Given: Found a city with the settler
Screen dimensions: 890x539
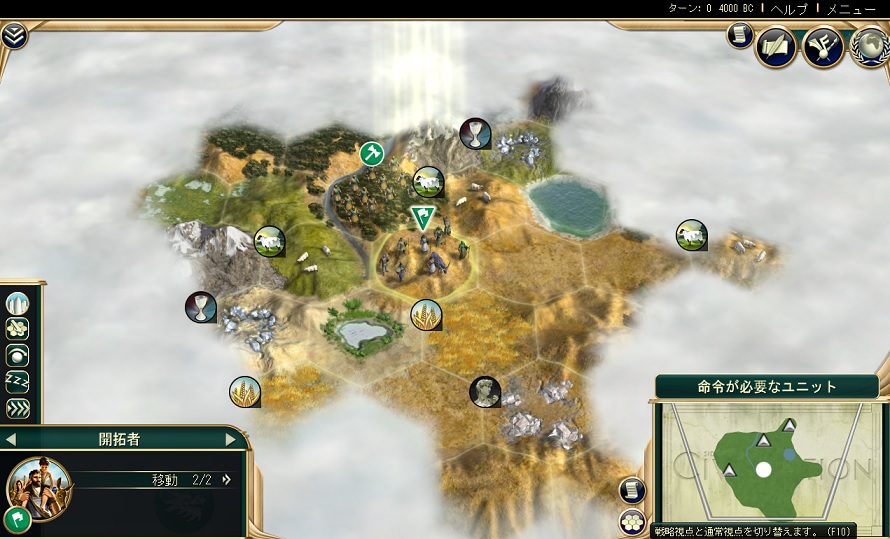Looking at the screenshot, I should (x=18, y=303).
